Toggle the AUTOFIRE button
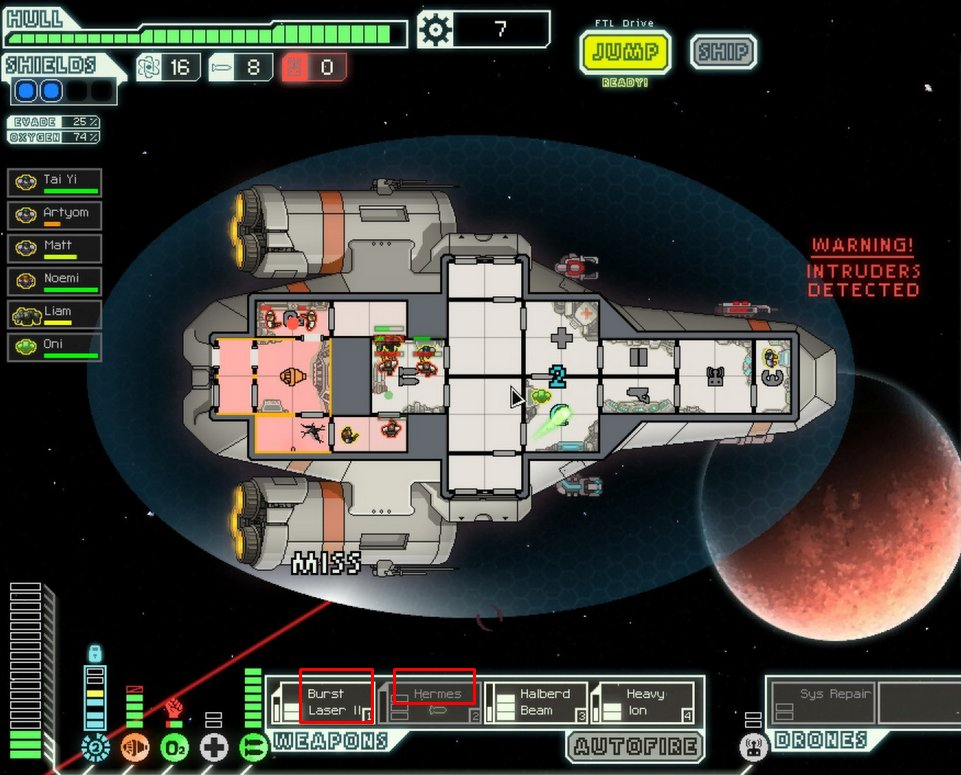Screen dimensions: 961x775 634,747
